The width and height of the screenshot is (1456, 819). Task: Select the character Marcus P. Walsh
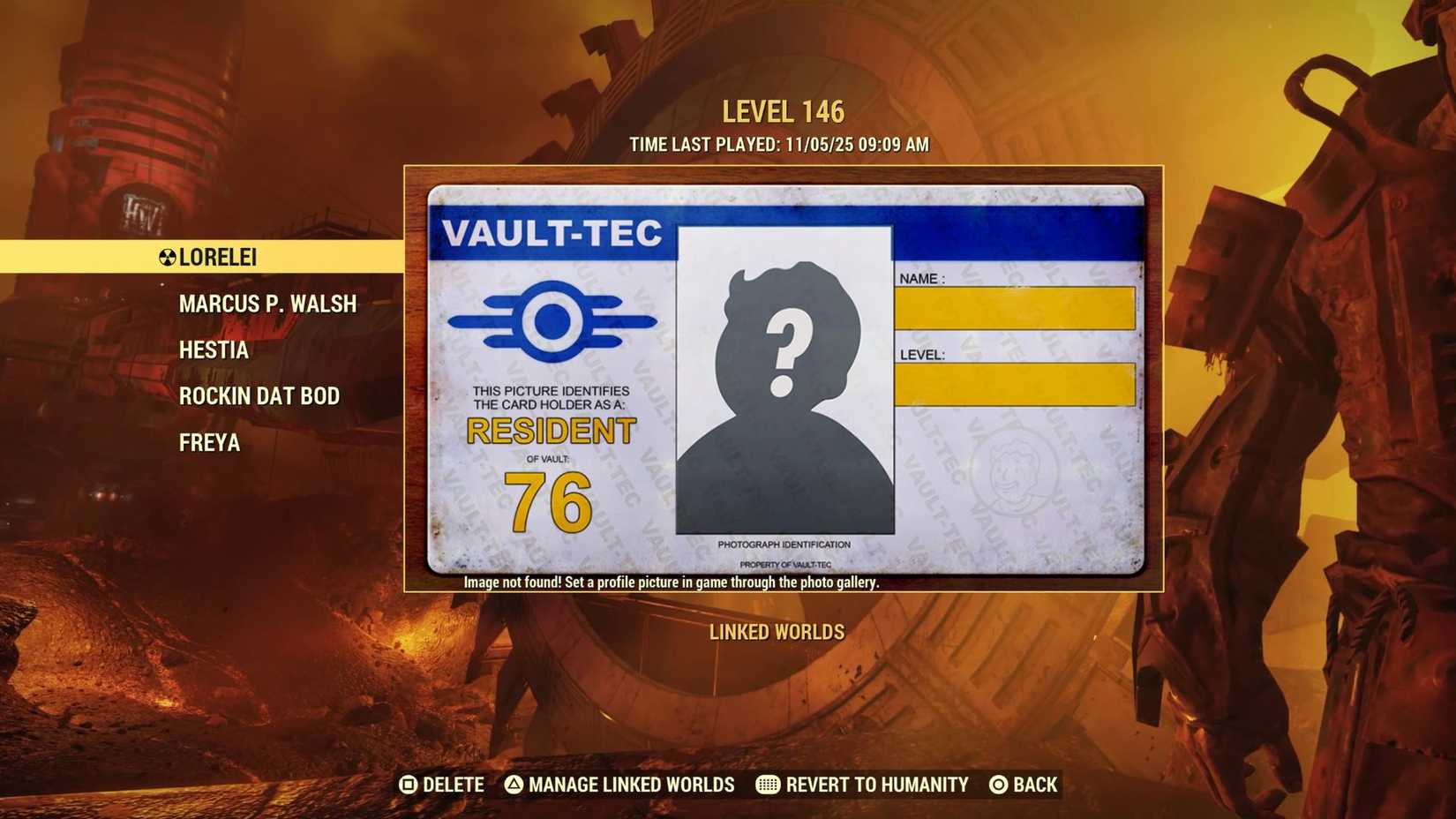click(267, 304)
